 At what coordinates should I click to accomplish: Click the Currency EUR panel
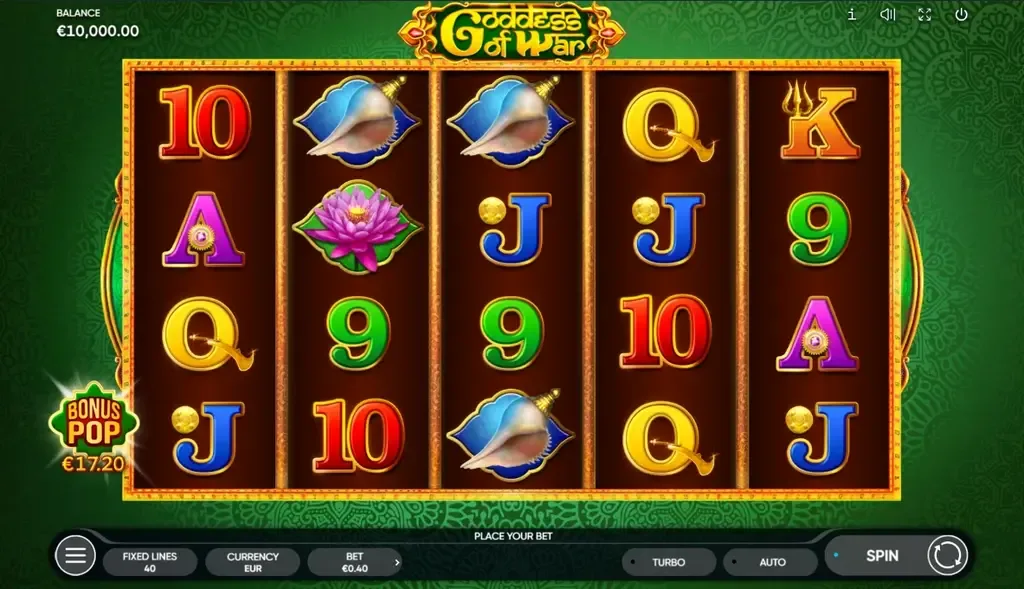click(x=252, y=562)
